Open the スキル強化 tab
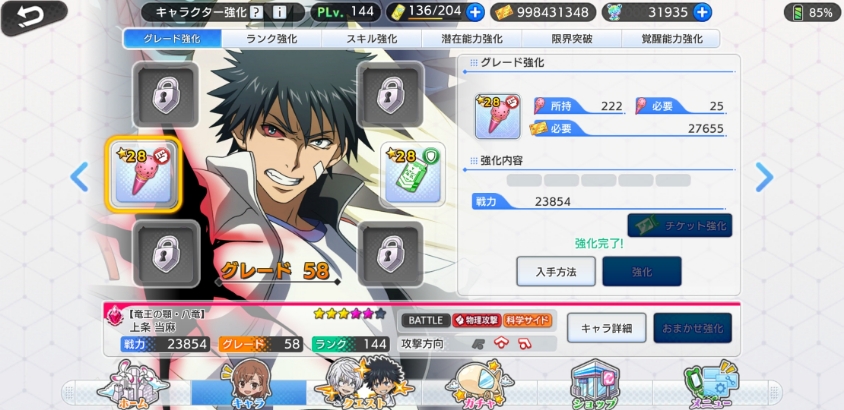 (372, 39)
